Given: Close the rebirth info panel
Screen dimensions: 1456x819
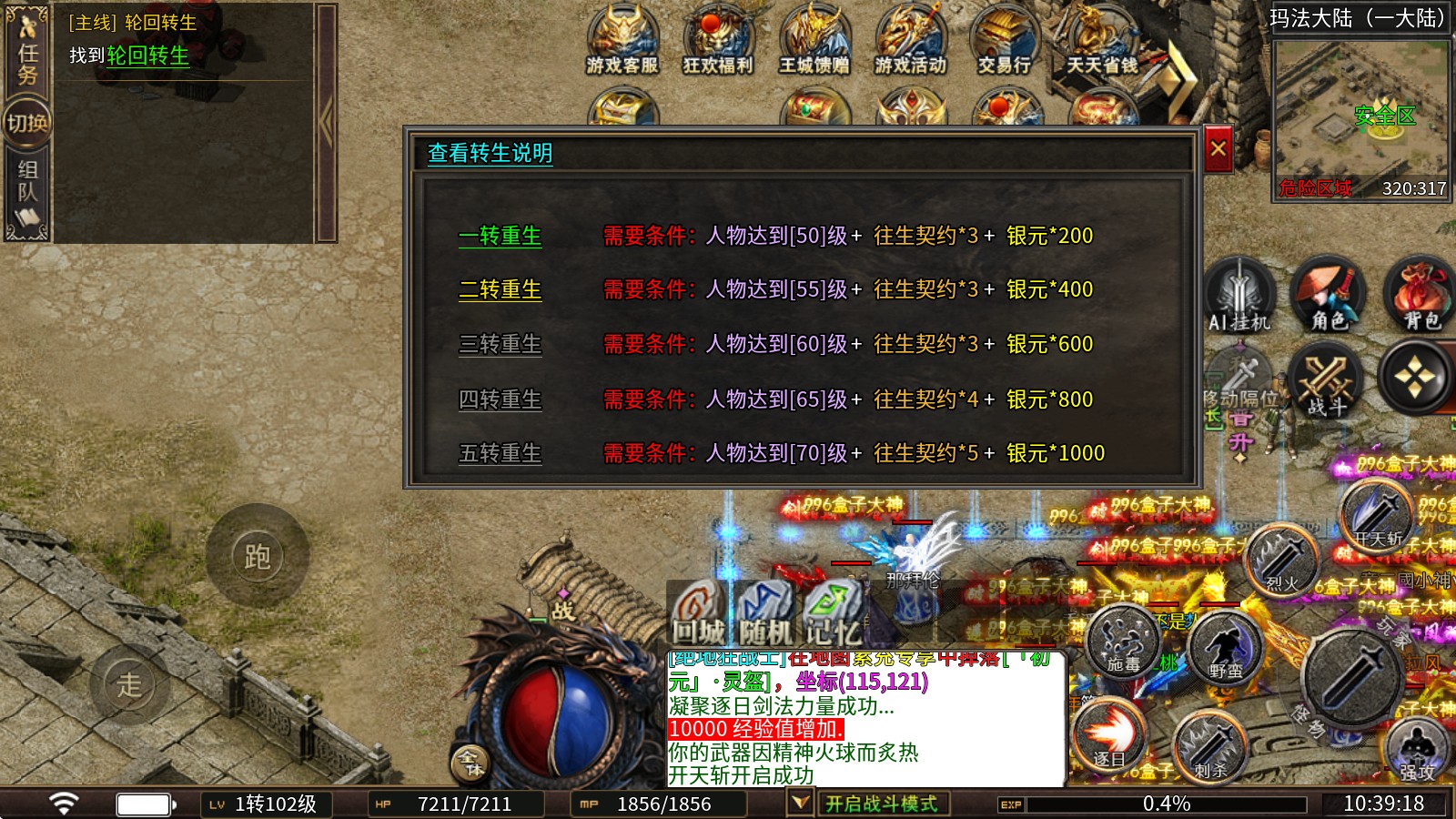Looking at the screenshot, I should [x=1218, y=149].
